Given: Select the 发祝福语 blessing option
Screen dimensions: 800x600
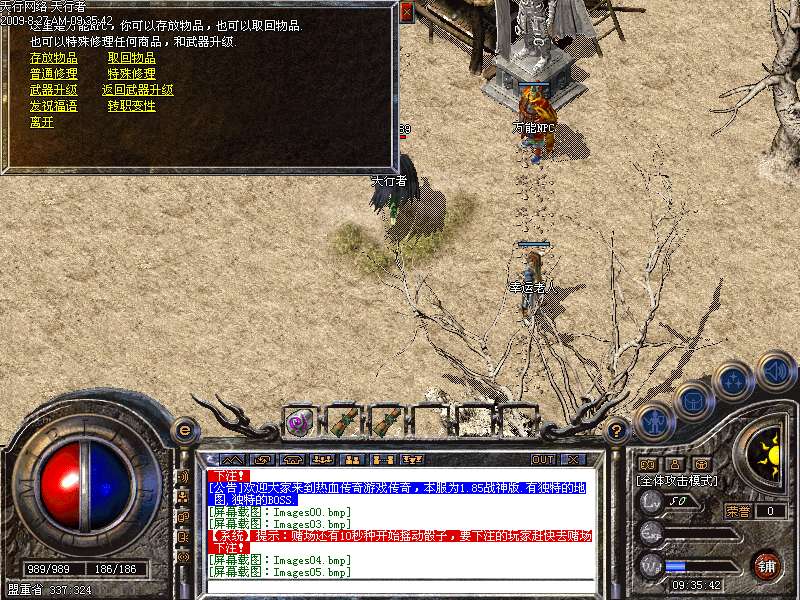Looking at the screenshot, I should [54, 106].
